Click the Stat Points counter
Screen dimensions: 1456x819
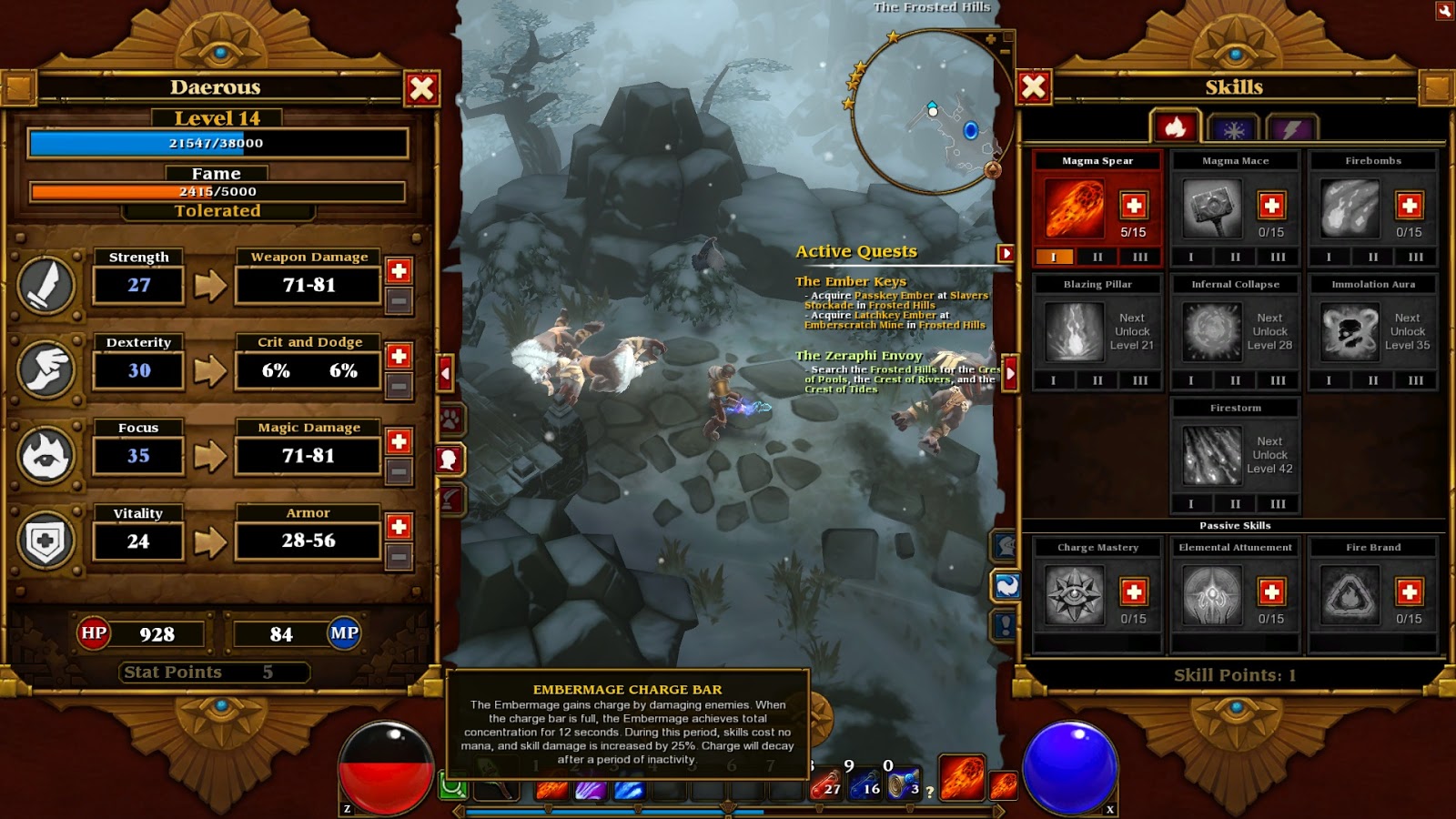(x=213, y=672)
